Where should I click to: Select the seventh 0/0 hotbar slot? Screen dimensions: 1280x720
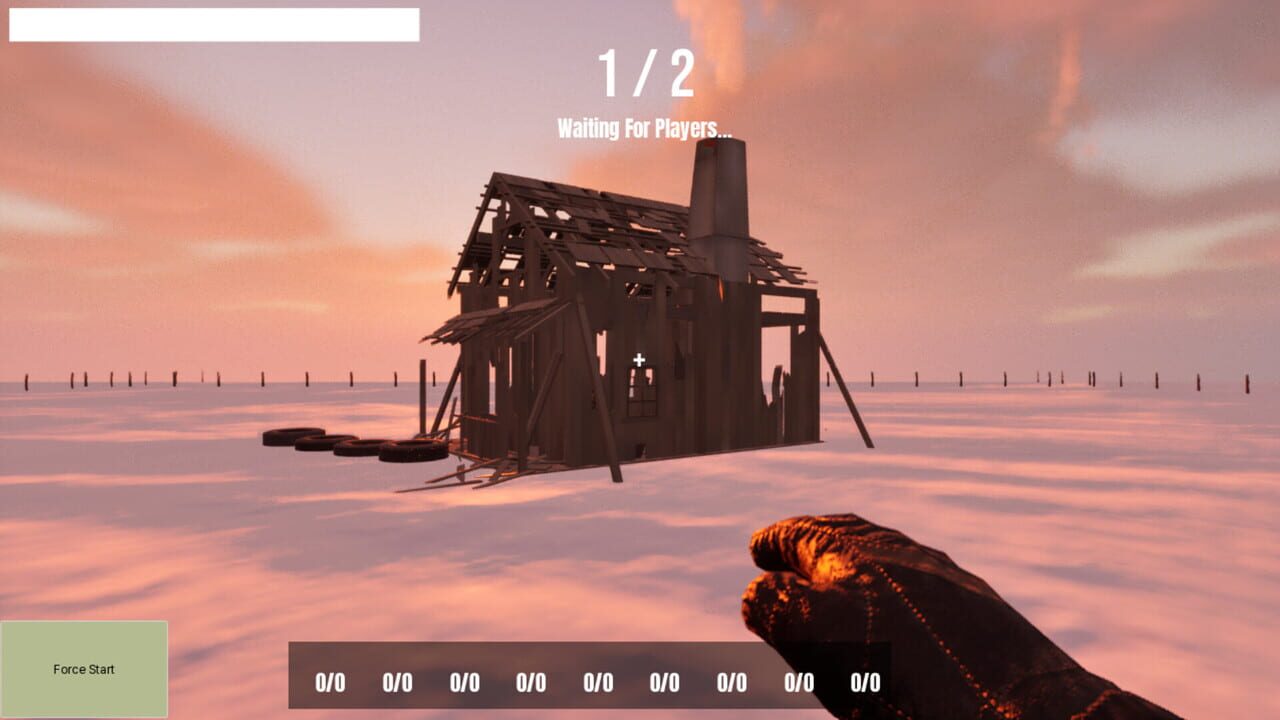tap(732, 683)
